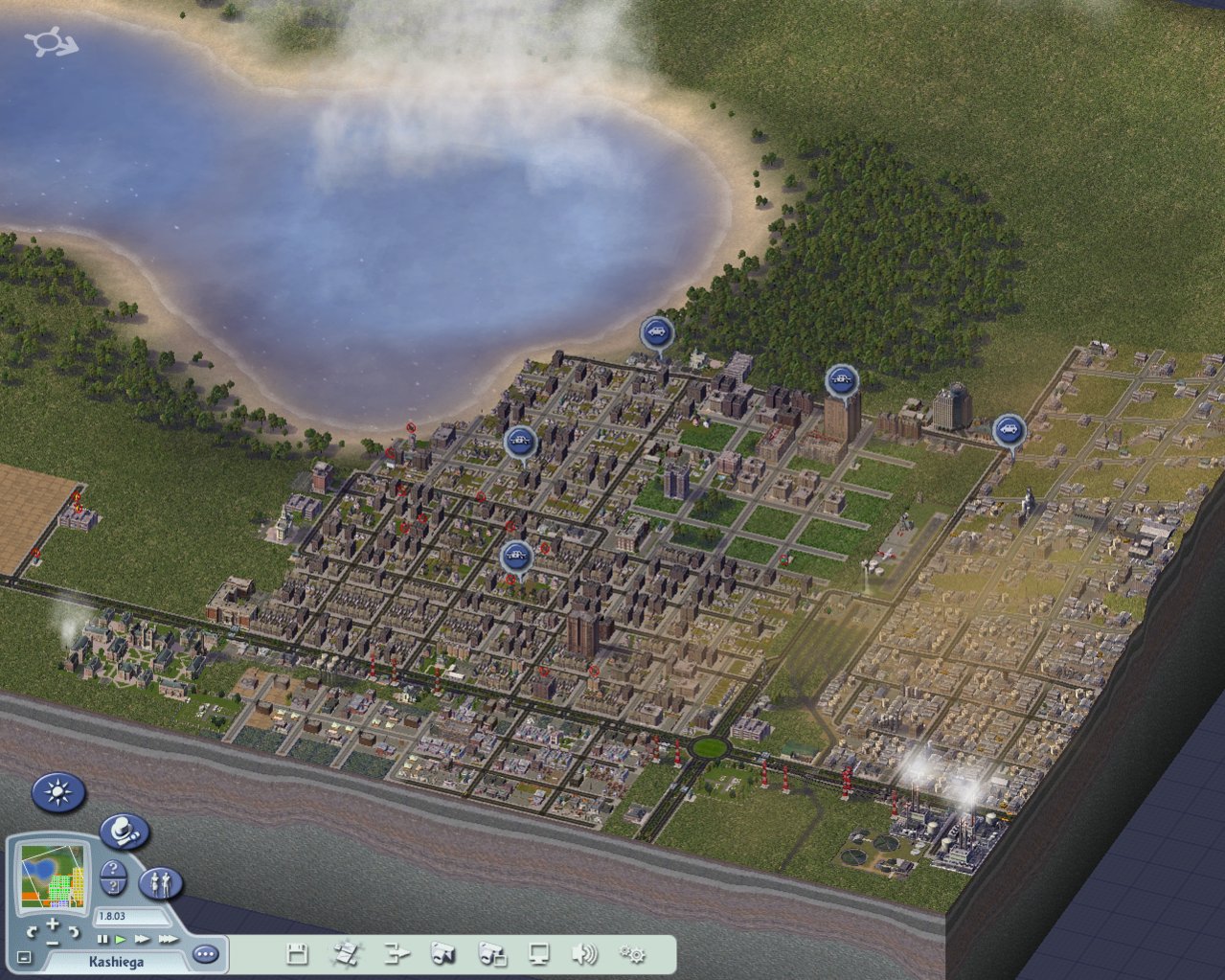Viewport: 1225px width, 980px height.
Task: Click the blue car advisor marker by the lake
Action: click(x=656, y=332)
